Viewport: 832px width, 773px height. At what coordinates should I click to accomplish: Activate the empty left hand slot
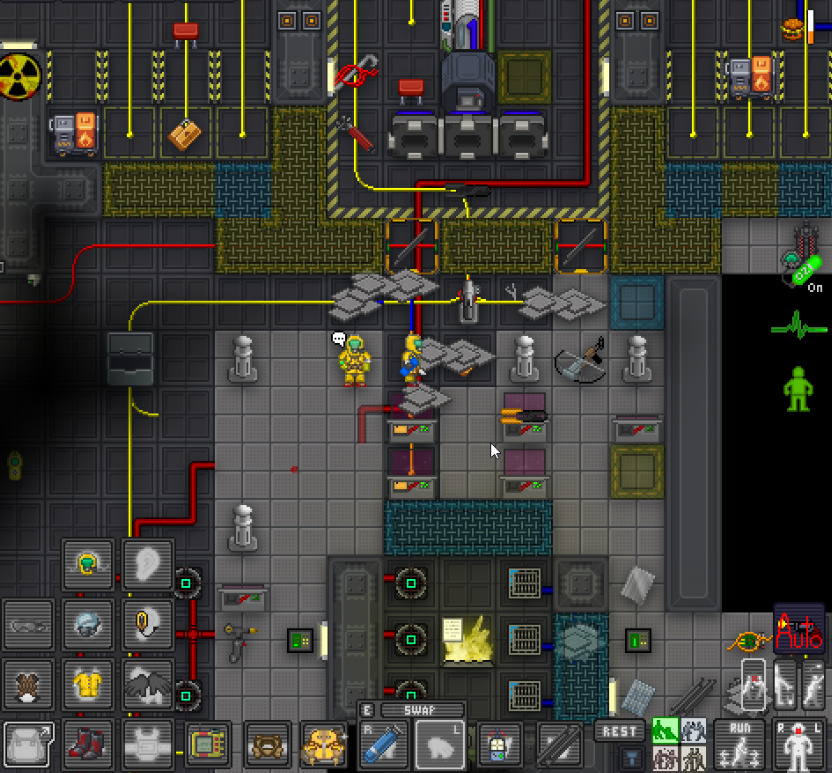tap(440, 746)
